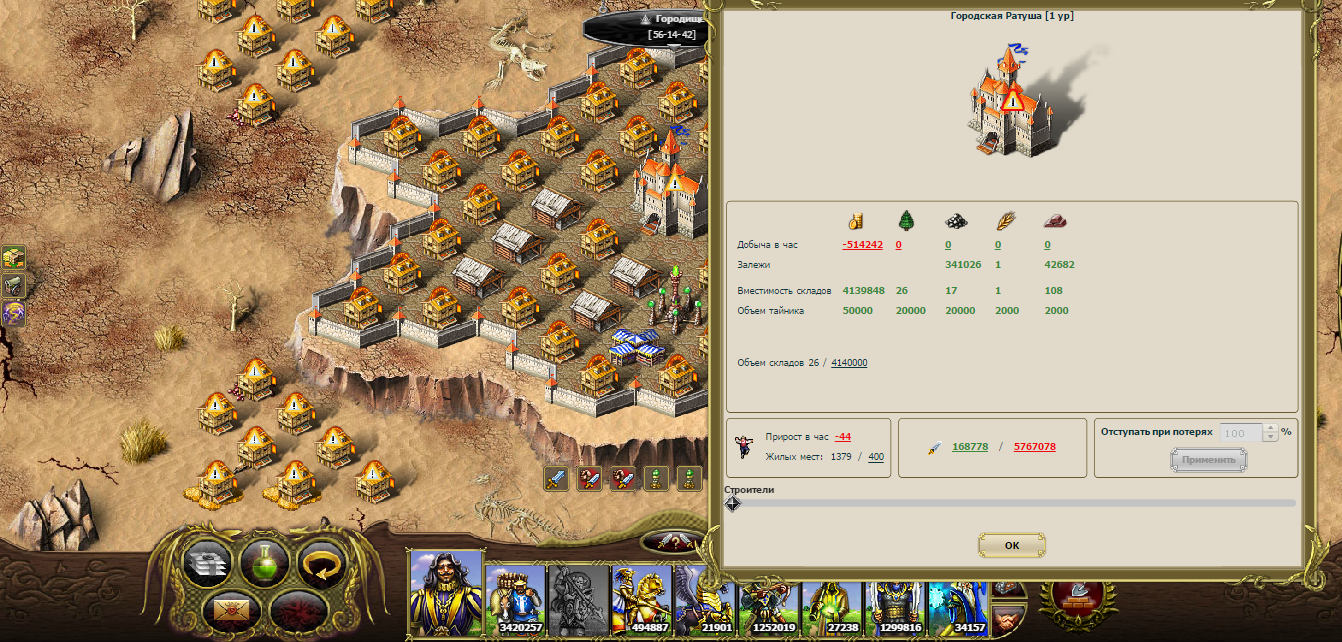The height and width of the screenshot is (642, 1342).
Task: Open the housing capacity 400 link
Action: (x=876, y=457)
